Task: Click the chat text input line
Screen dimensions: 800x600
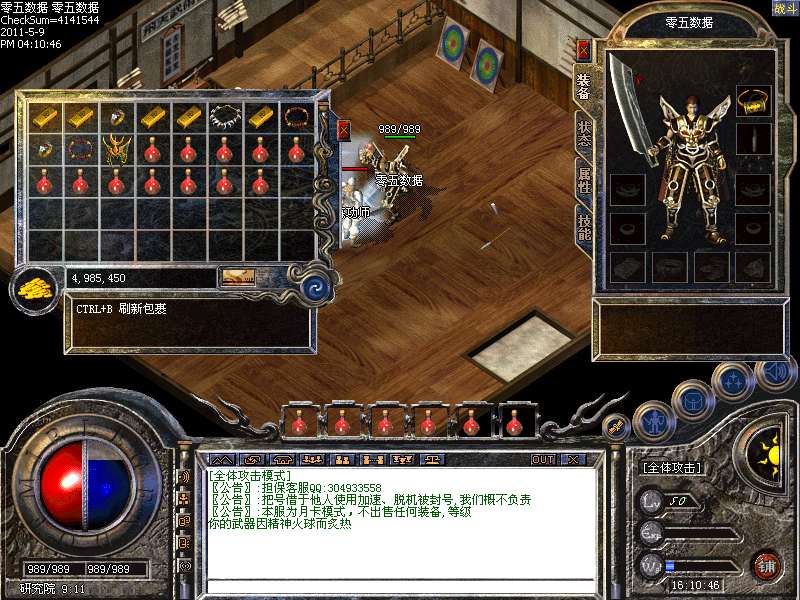Action: coord(400,584)
